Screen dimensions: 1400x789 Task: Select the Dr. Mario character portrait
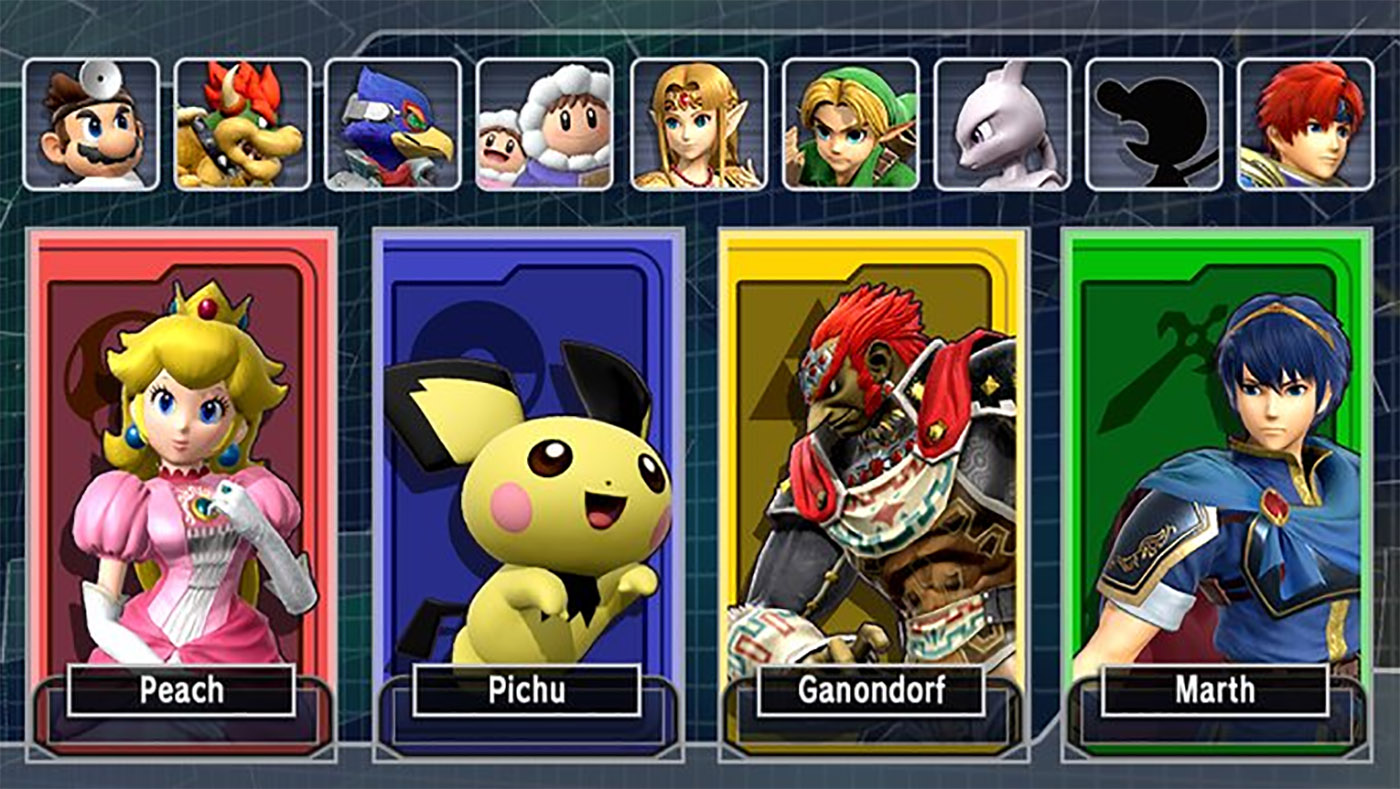(90, 125)
